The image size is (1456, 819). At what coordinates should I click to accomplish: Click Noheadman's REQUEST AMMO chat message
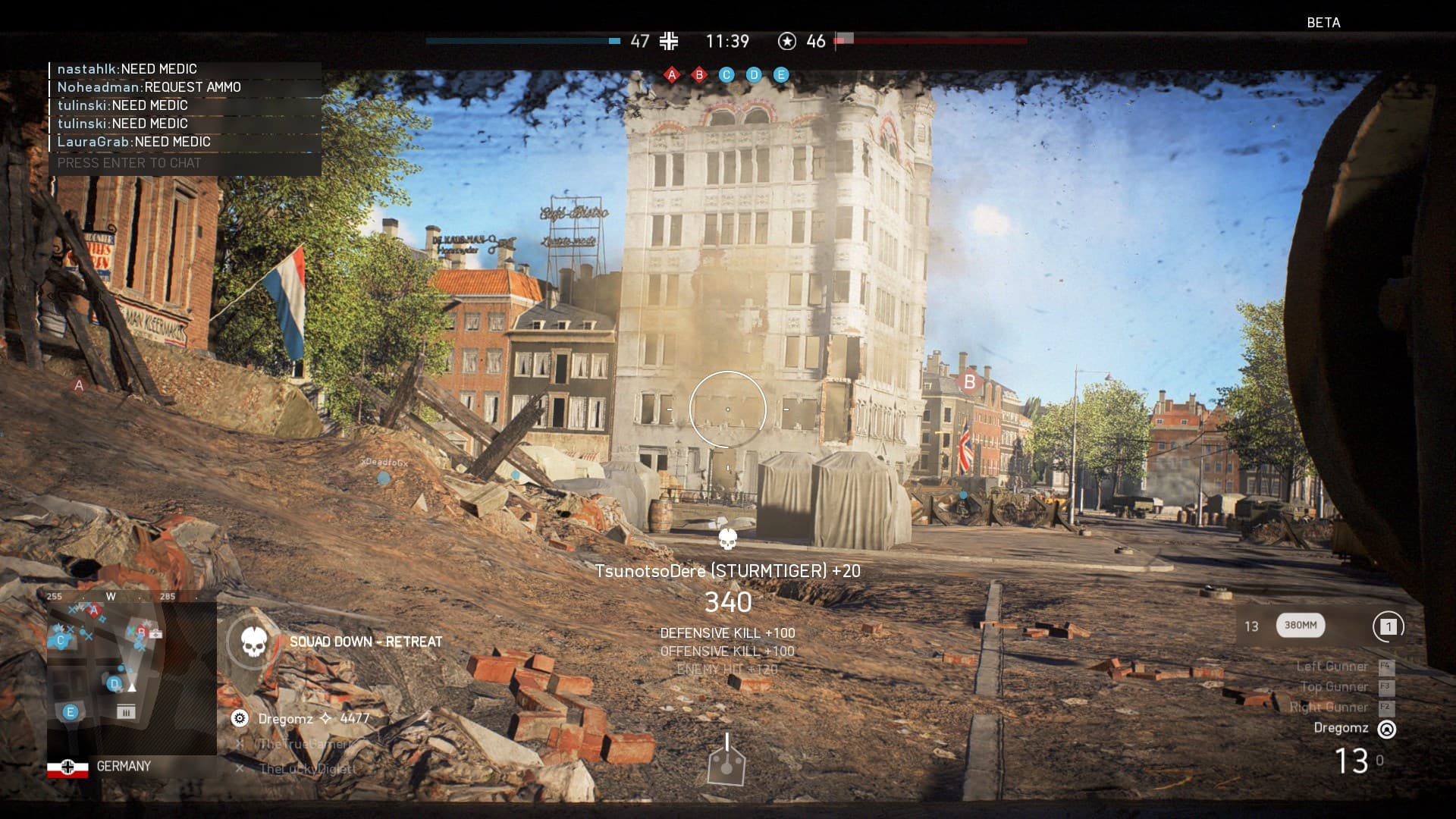pyautogui.click(x=149, y=87)
